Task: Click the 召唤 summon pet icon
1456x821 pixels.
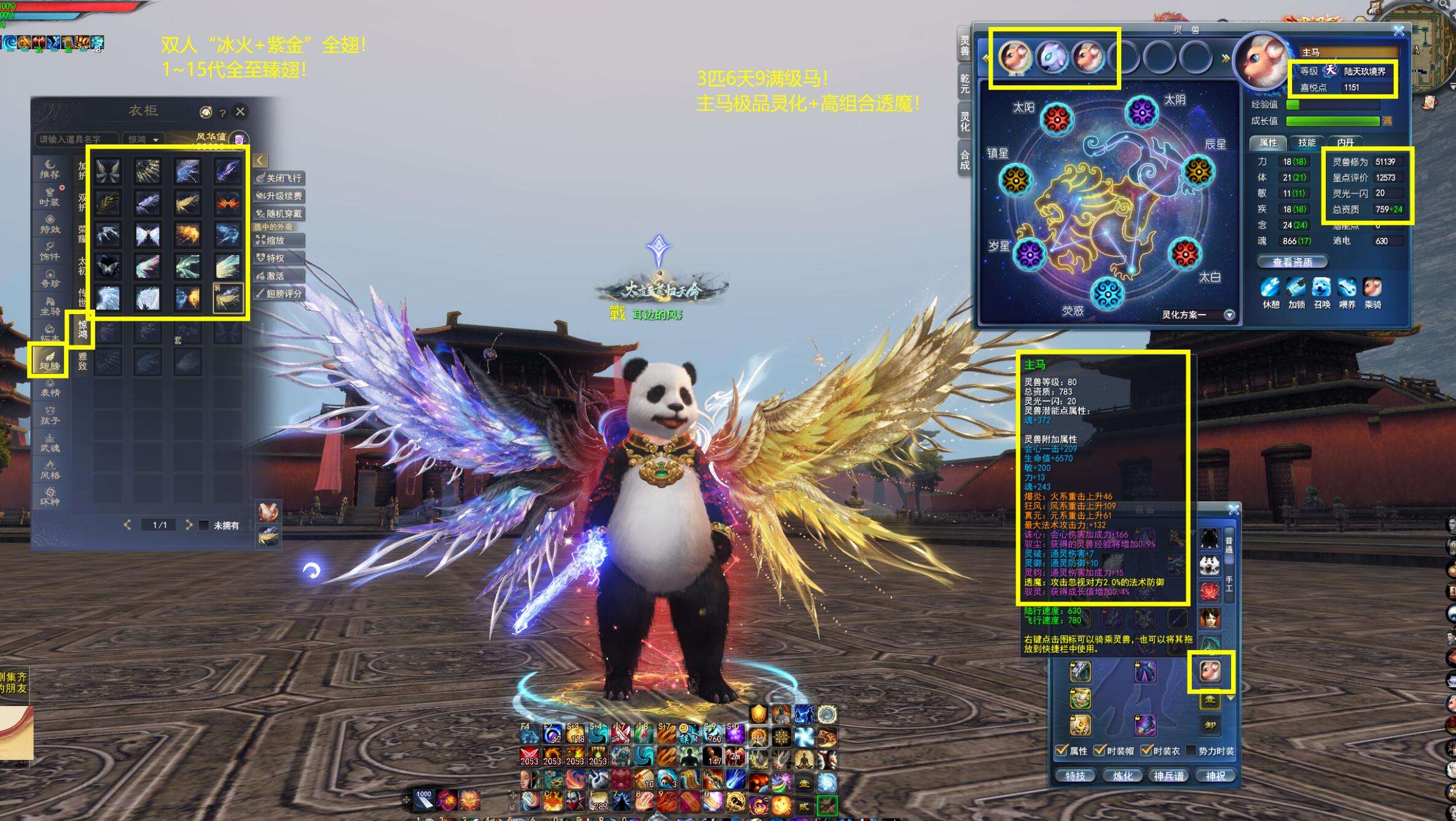Action: point(1321,288)
